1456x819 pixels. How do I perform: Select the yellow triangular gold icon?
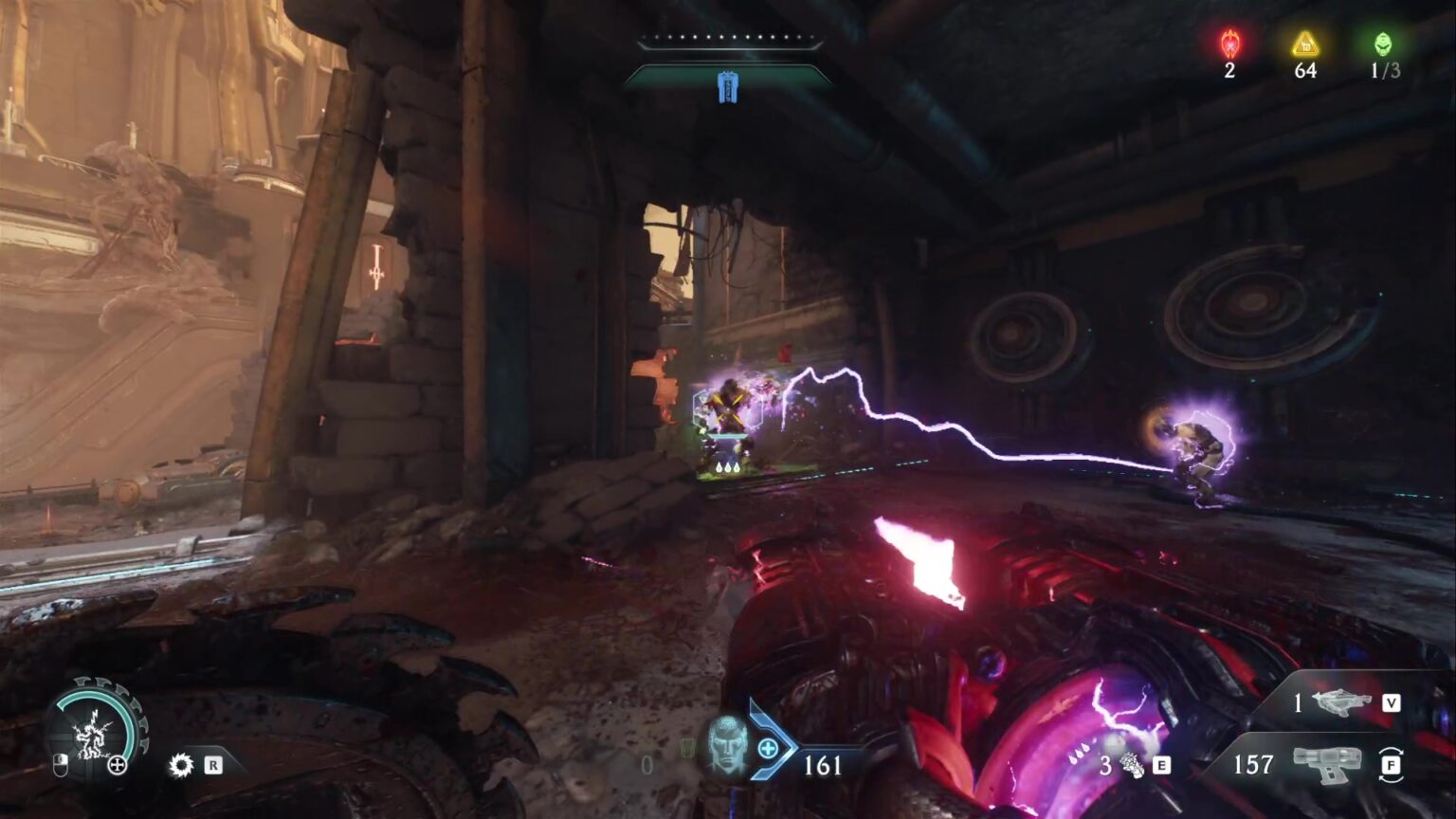(1305, 44)
